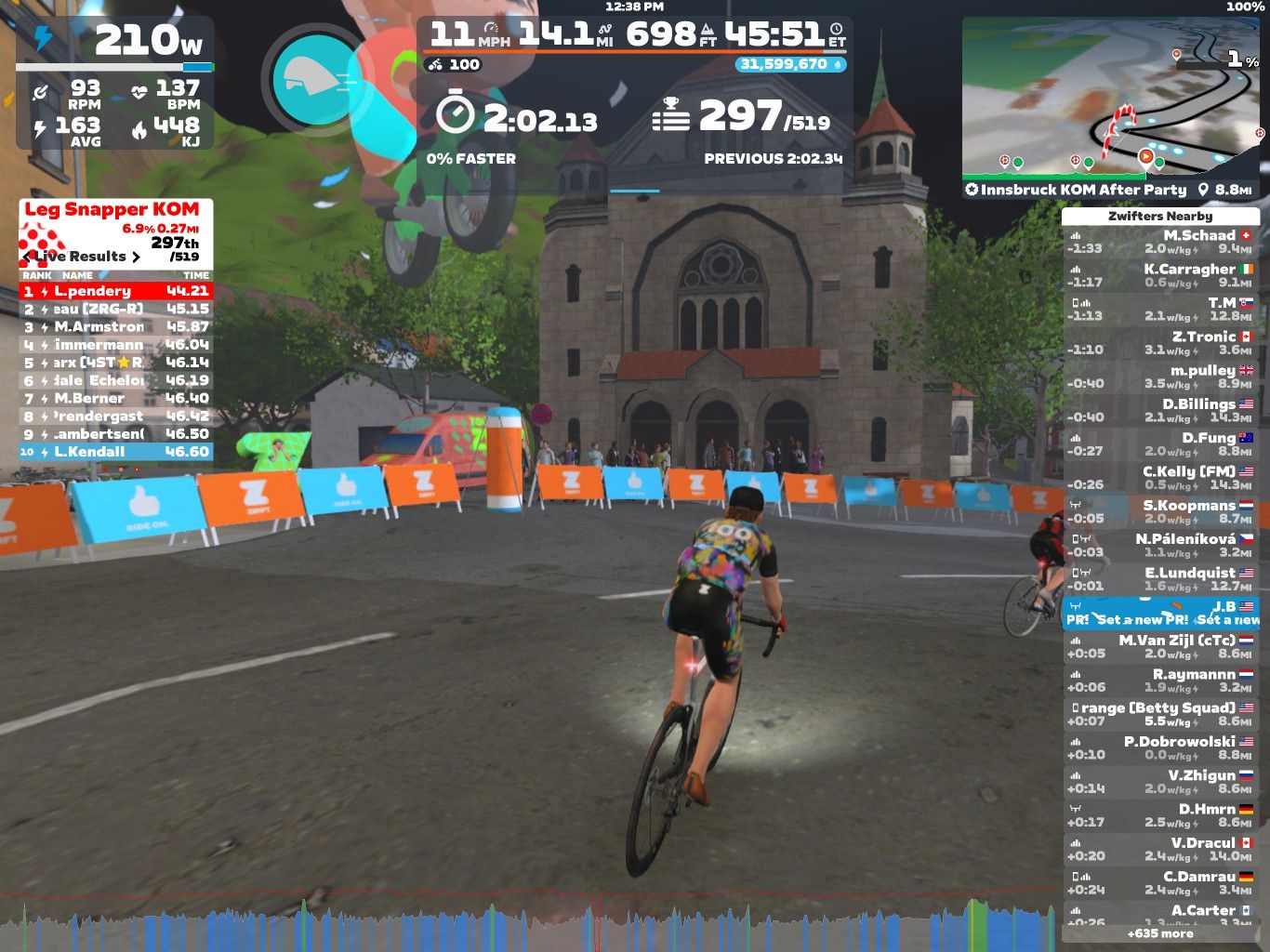Show next Leg Snapper KOM results page
Image resolution: width=1270 pixels, height=952 pixels.
pyautogui.click(x=137, y=257)
